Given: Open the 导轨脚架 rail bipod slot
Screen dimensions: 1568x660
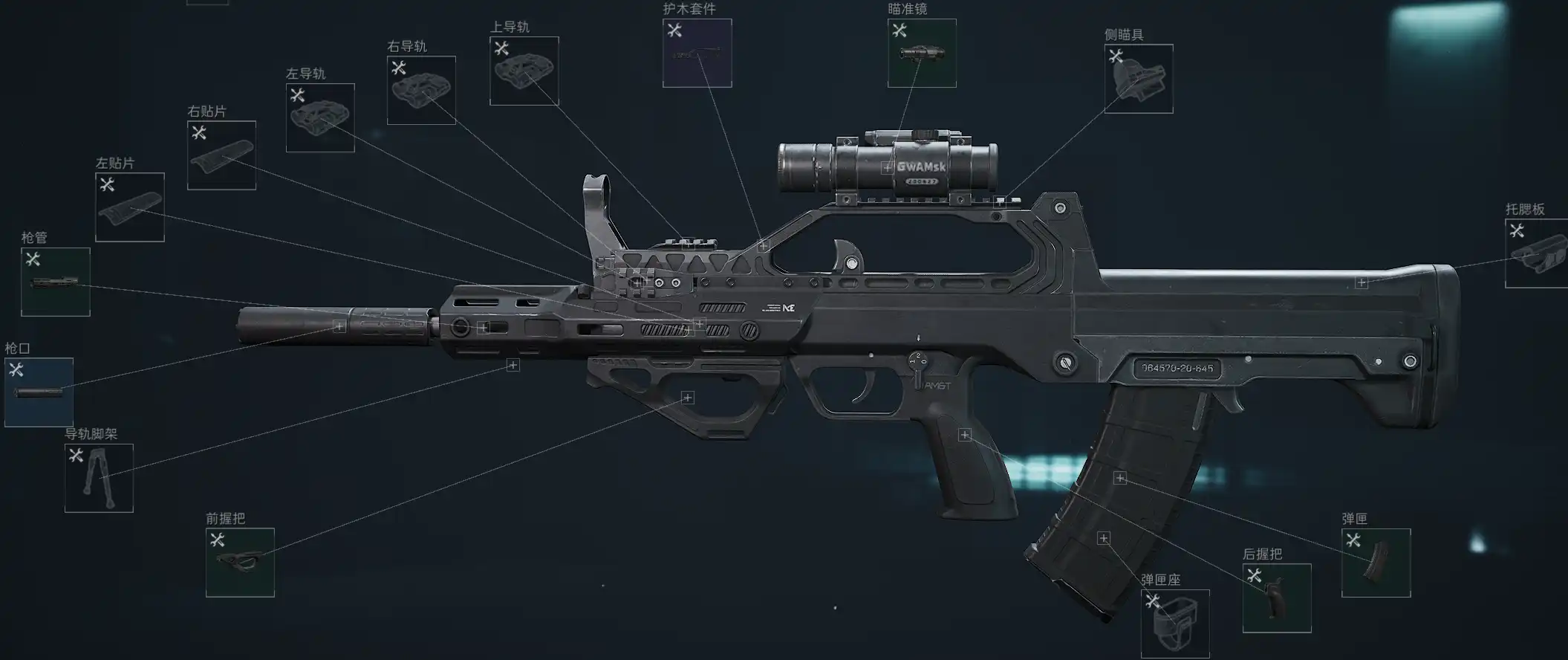Looking at the screenshot, I should point(99,479).
